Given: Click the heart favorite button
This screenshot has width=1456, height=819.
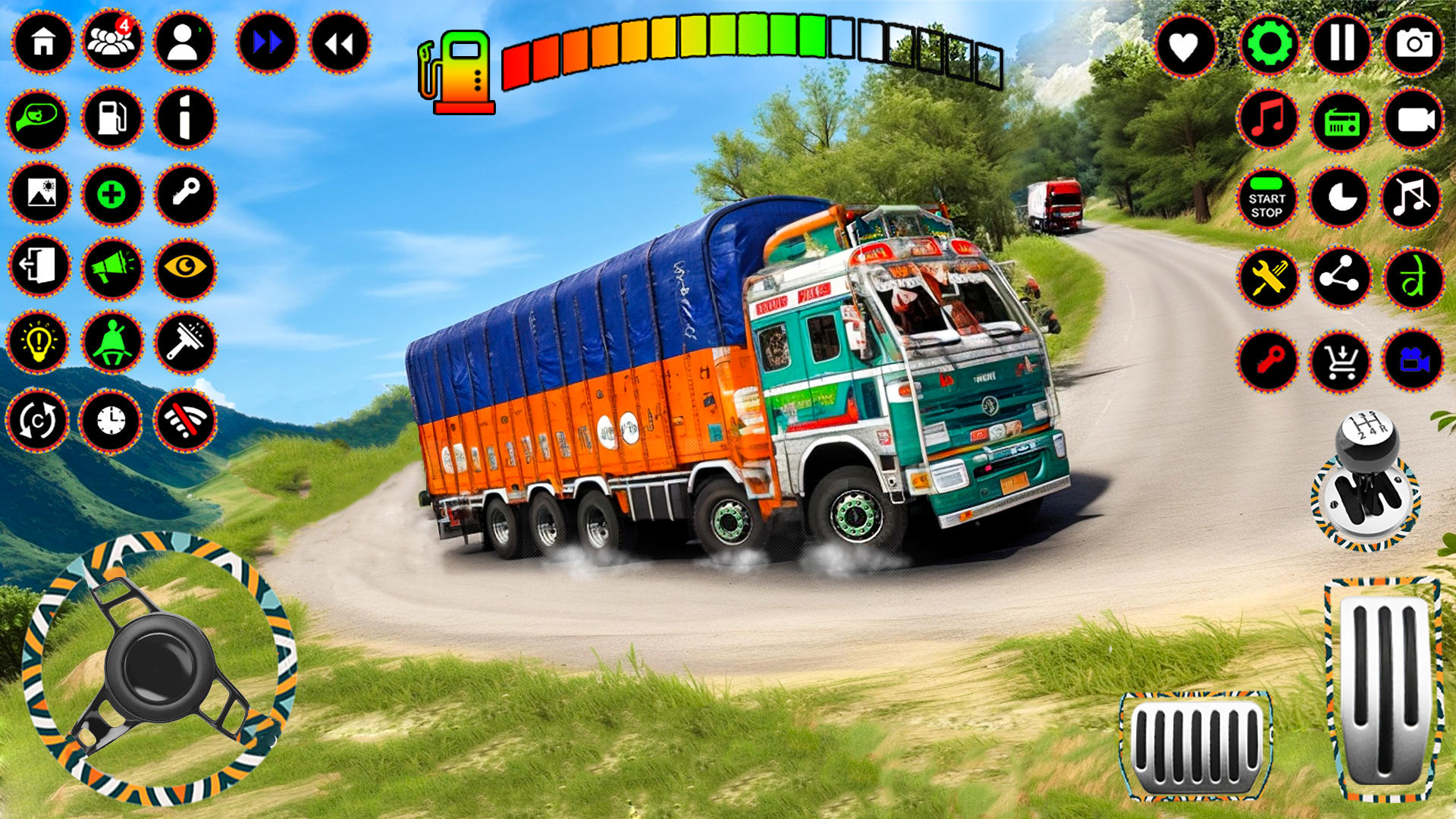Looking at the screenshot, I should 1184,45.
